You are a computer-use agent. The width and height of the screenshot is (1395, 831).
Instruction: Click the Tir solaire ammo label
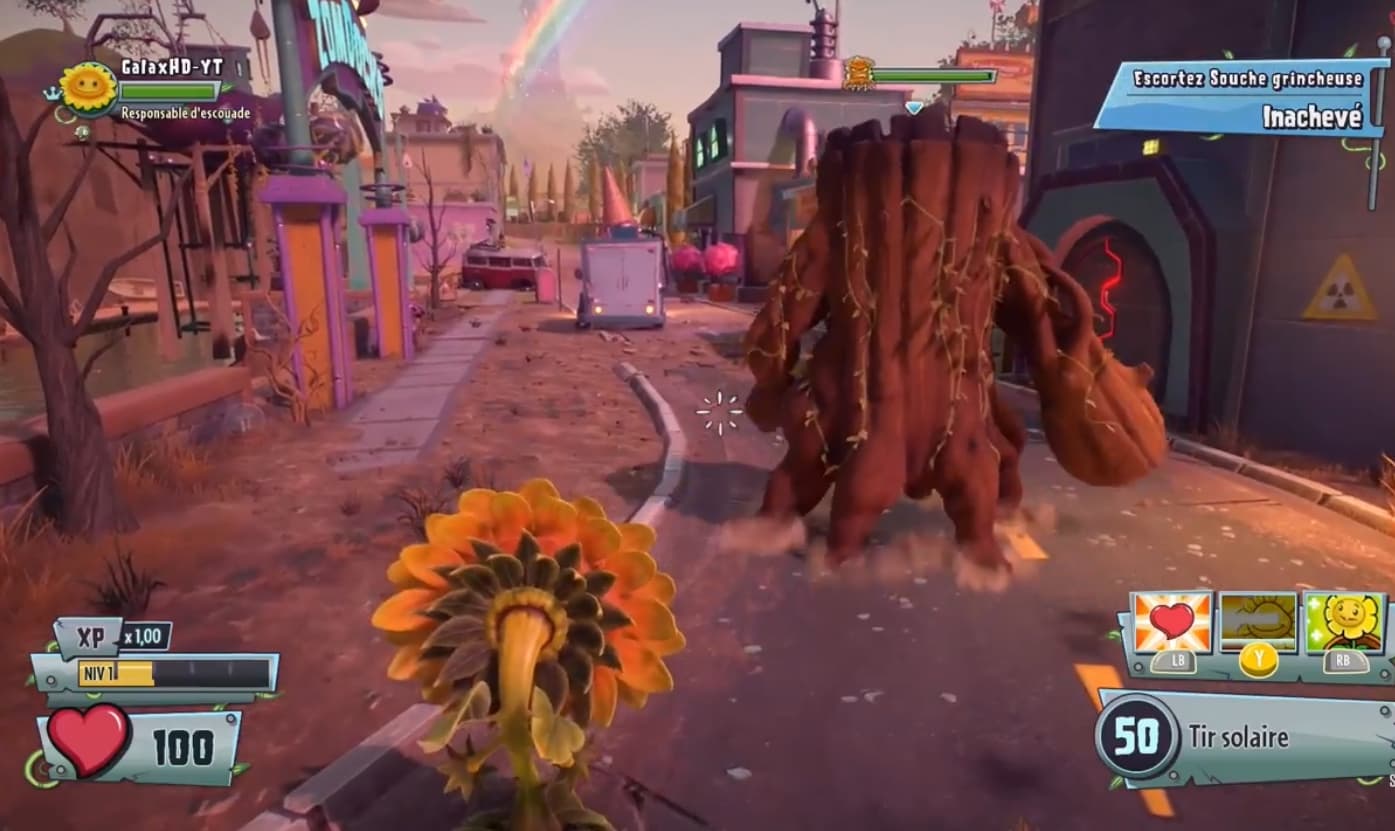point(1240,738)
